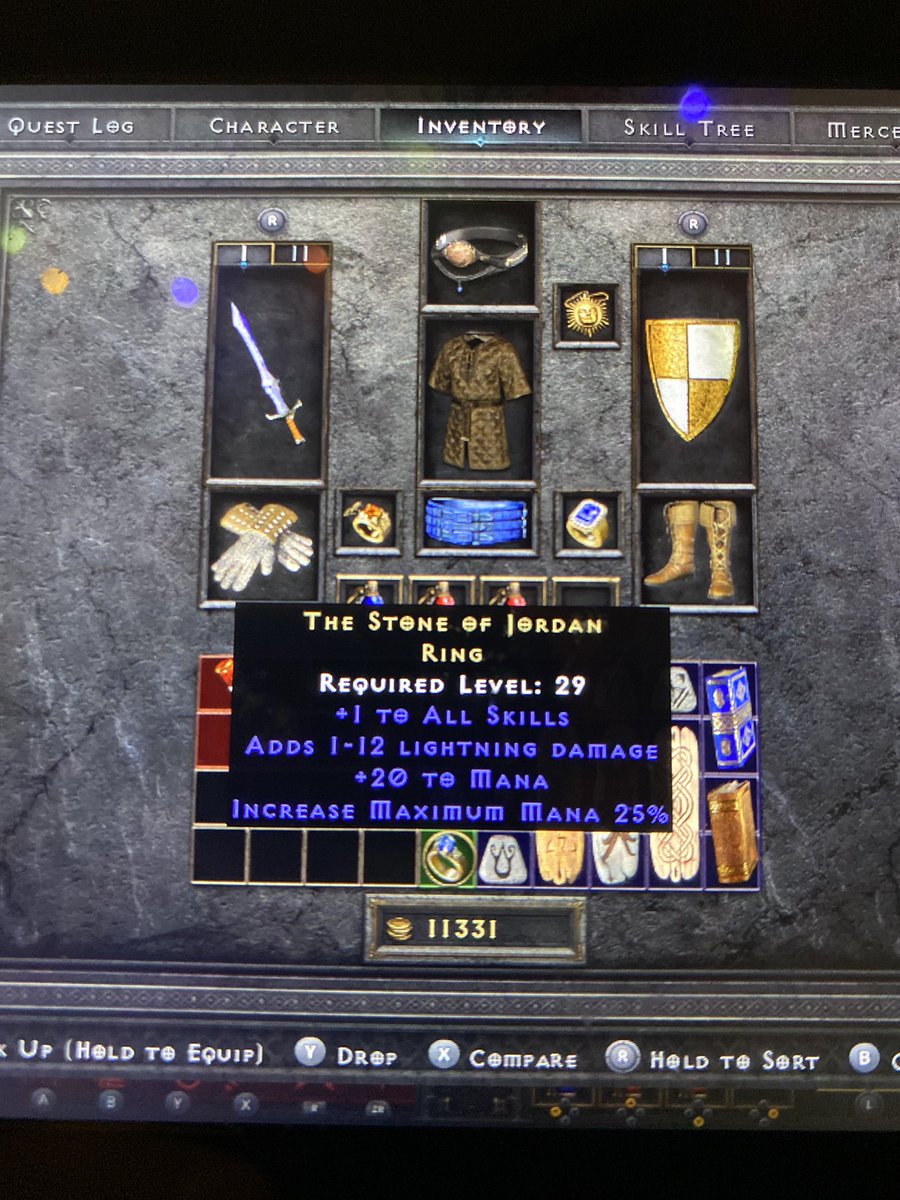Click the gold amount button showing 11331

point(475,929)
